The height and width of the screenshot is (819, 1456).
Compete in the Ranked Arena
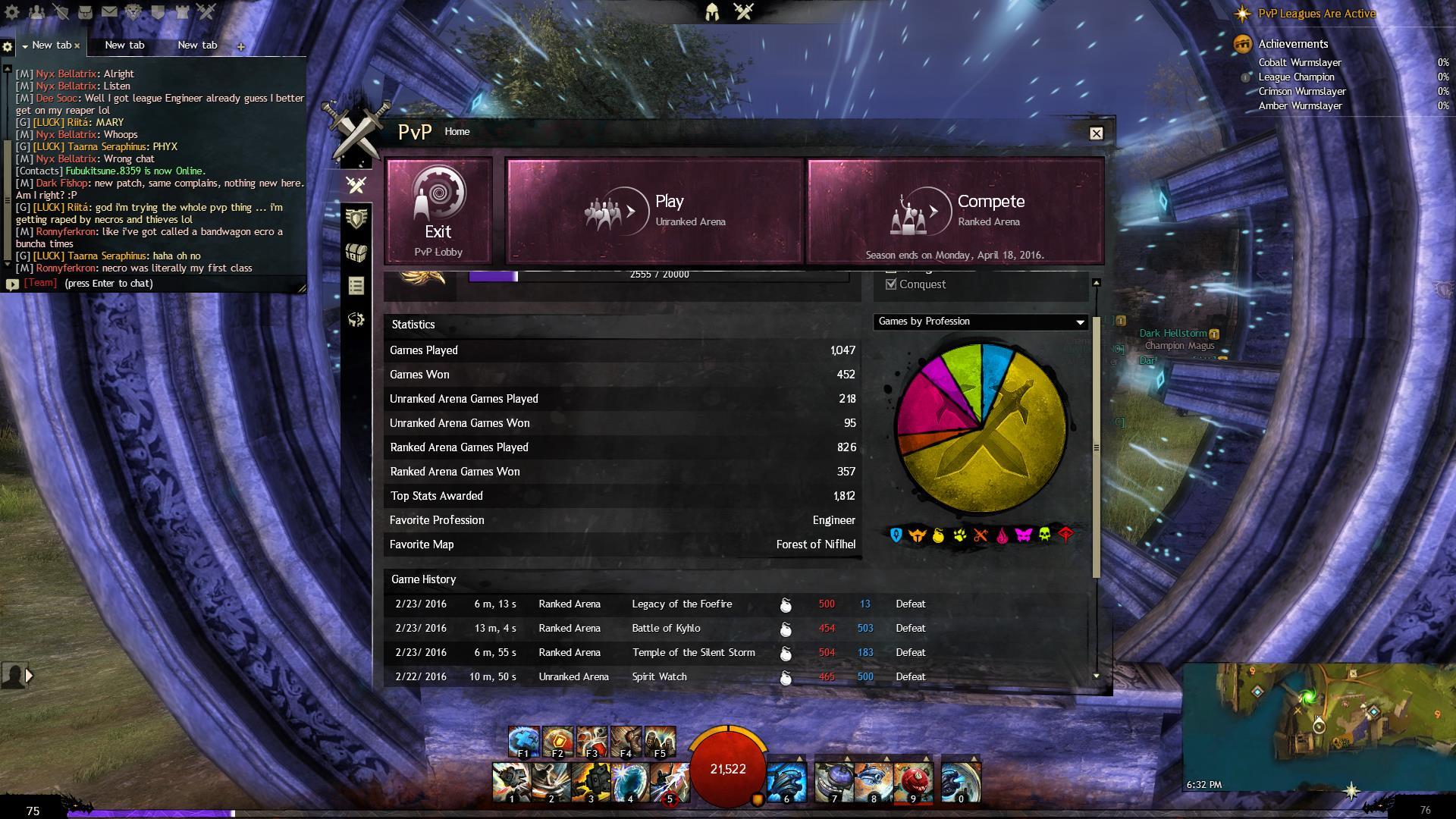coord(955,211)
